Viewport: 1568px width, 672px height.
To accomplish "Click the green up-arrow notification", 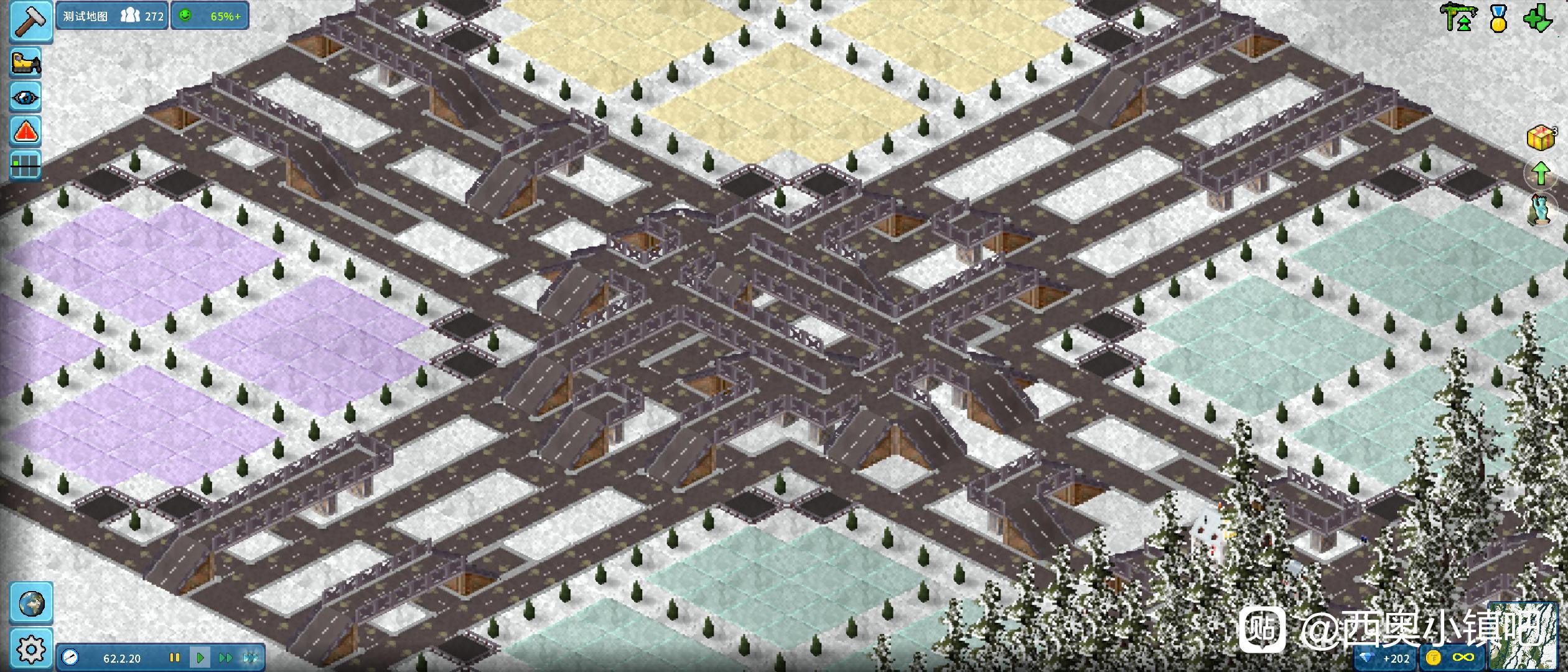I will coord(1541,173).
